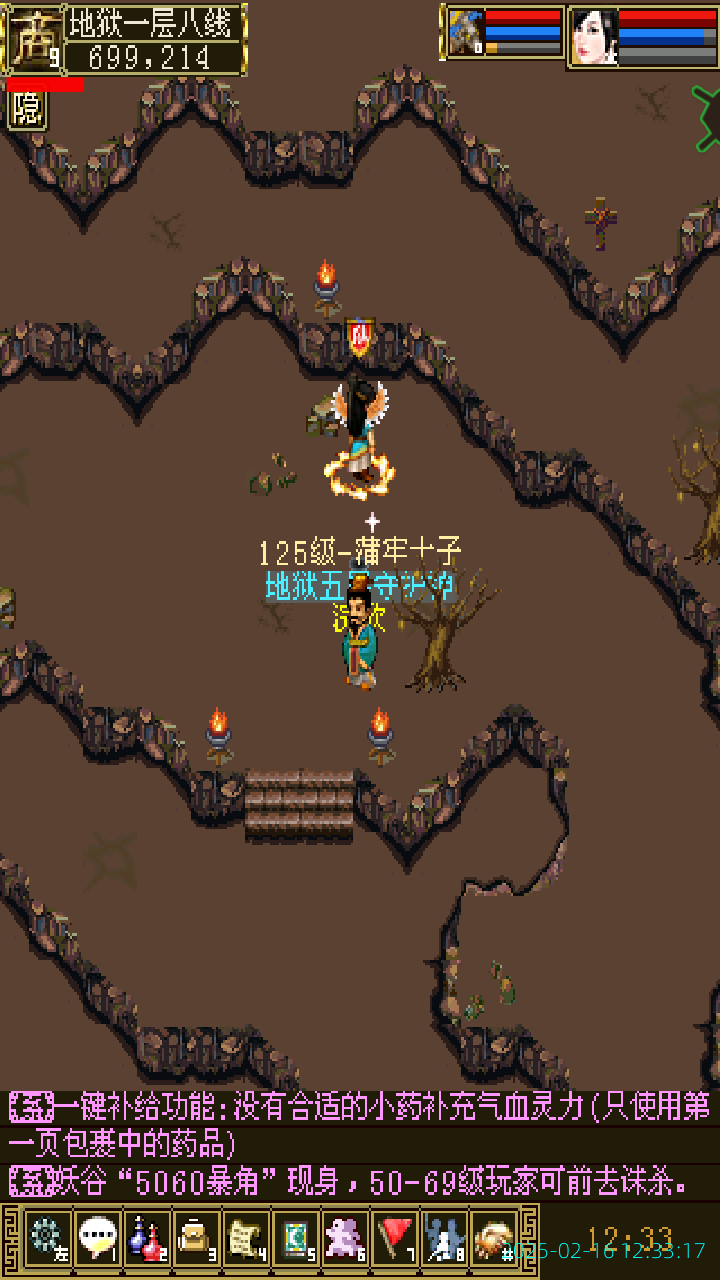720x1280 pixels.
Task: Open the scroll quest log
Action: tap(246, 1237)
